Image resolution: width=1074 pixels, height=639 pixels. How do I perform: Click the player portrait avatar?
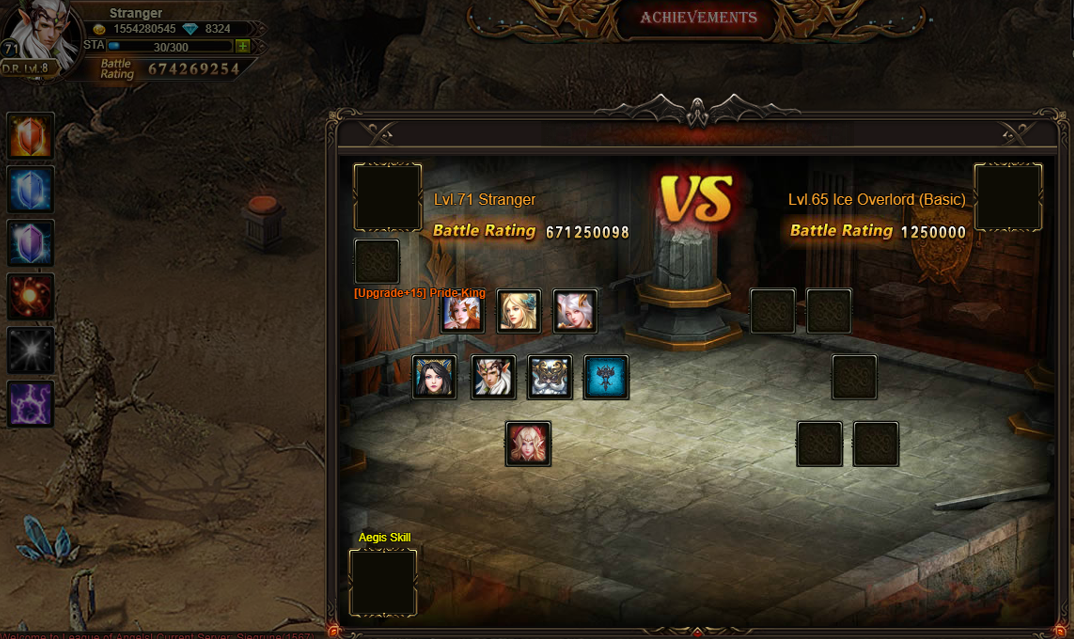pos(42,36)
